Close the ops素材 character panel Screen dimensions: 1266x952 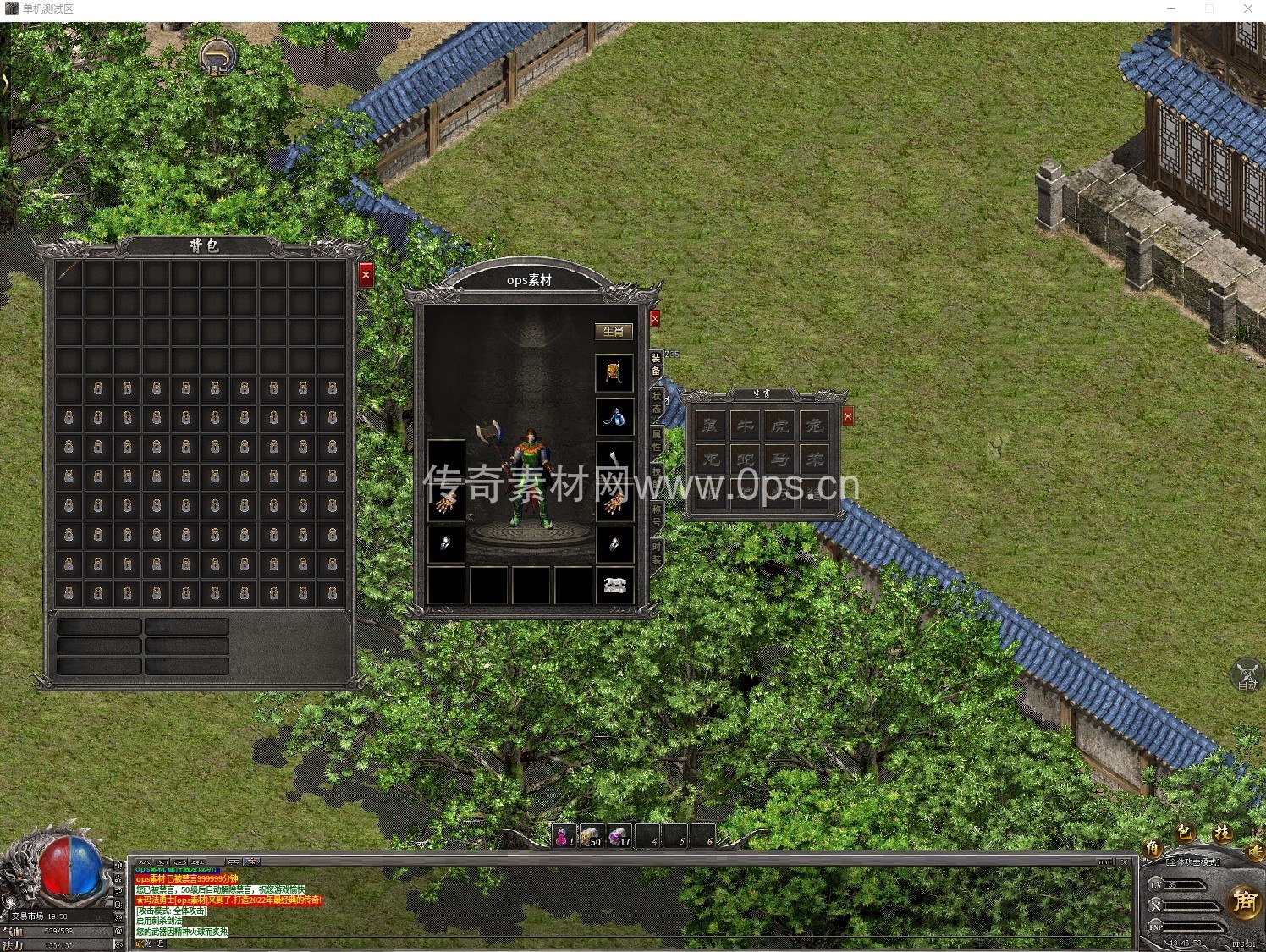[654, 319]
